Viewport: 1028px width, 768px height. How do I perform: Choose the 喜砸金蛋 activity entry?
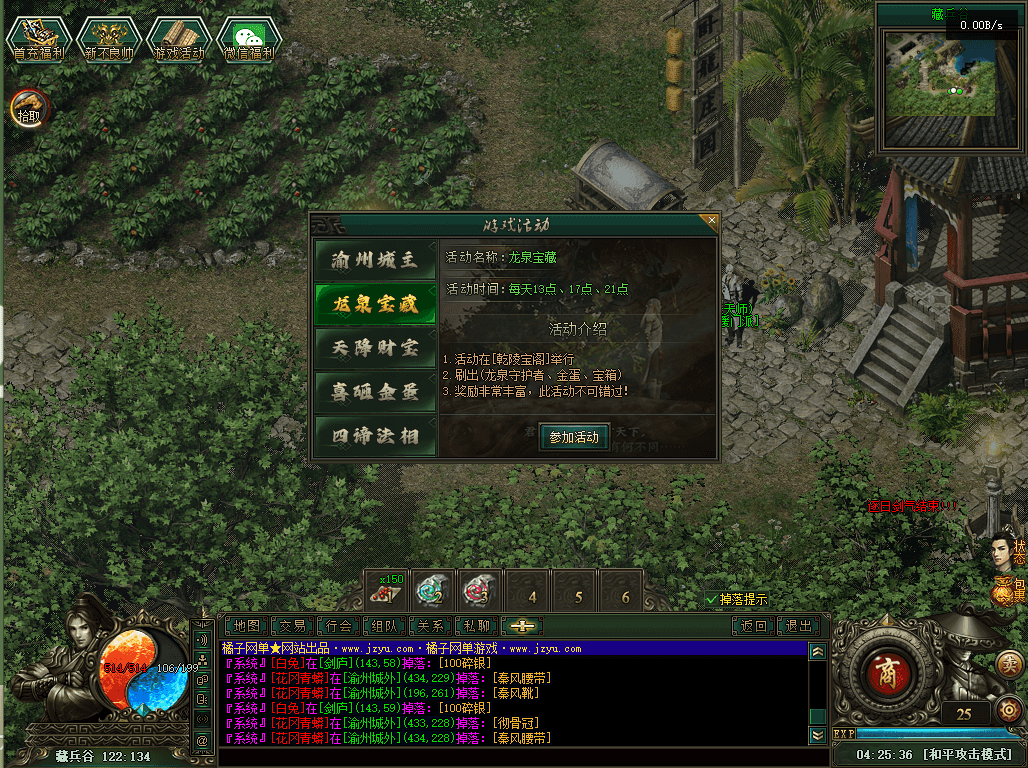pos(375,392)
